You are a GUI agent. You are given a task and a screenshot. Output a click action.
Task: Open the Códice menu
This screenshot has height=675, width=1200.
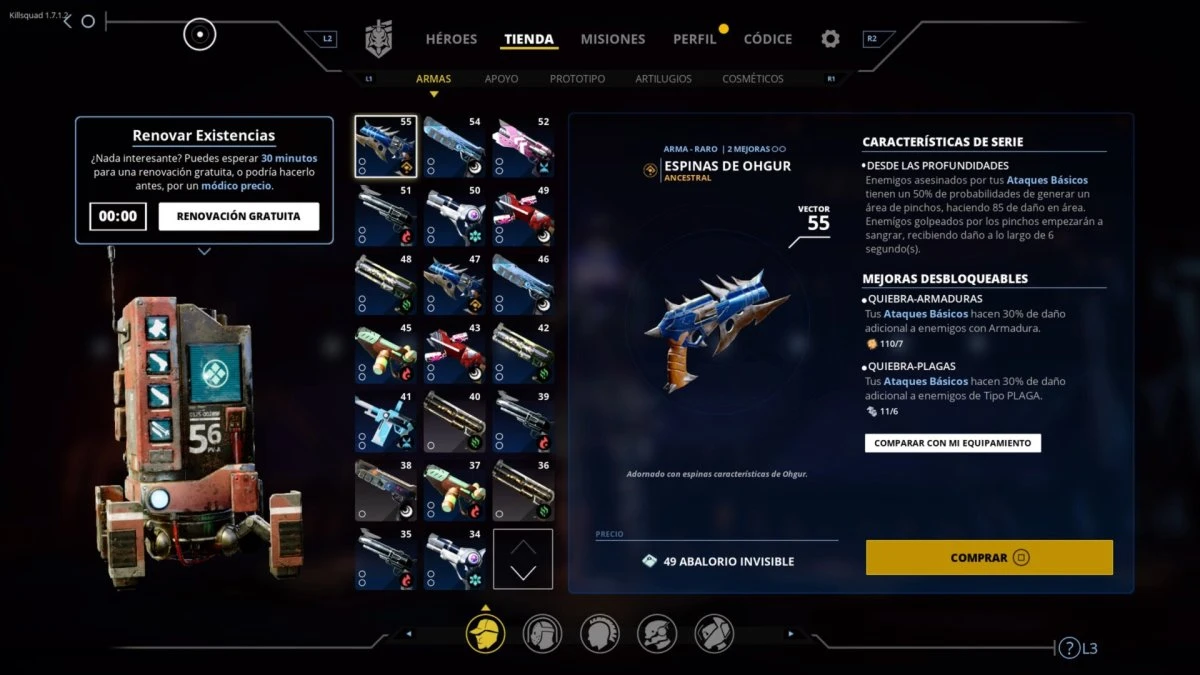(x=767, y=39)
